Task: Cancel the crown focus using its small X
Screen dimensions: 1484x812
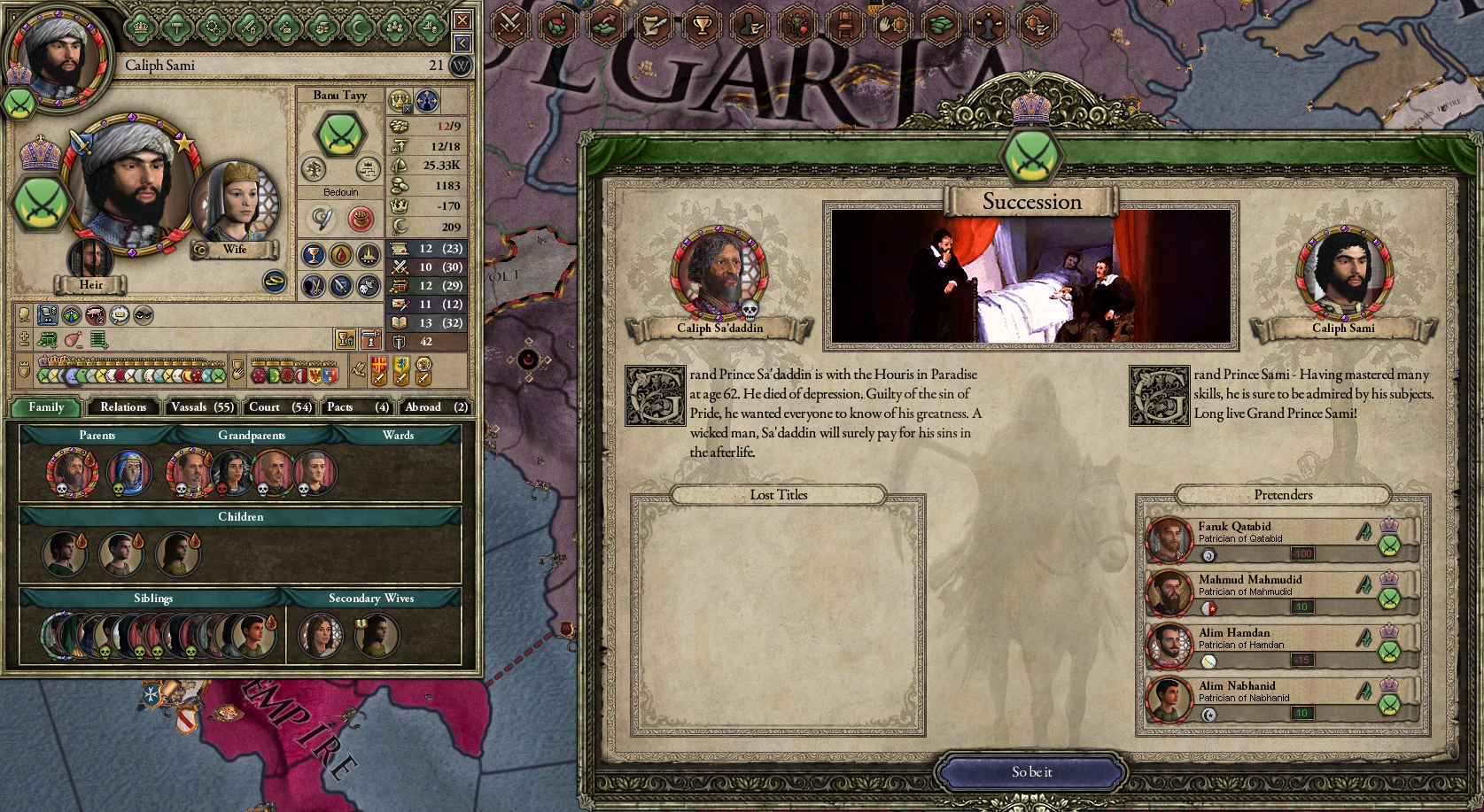Action: pyautogui.click(x=407, y=109)
